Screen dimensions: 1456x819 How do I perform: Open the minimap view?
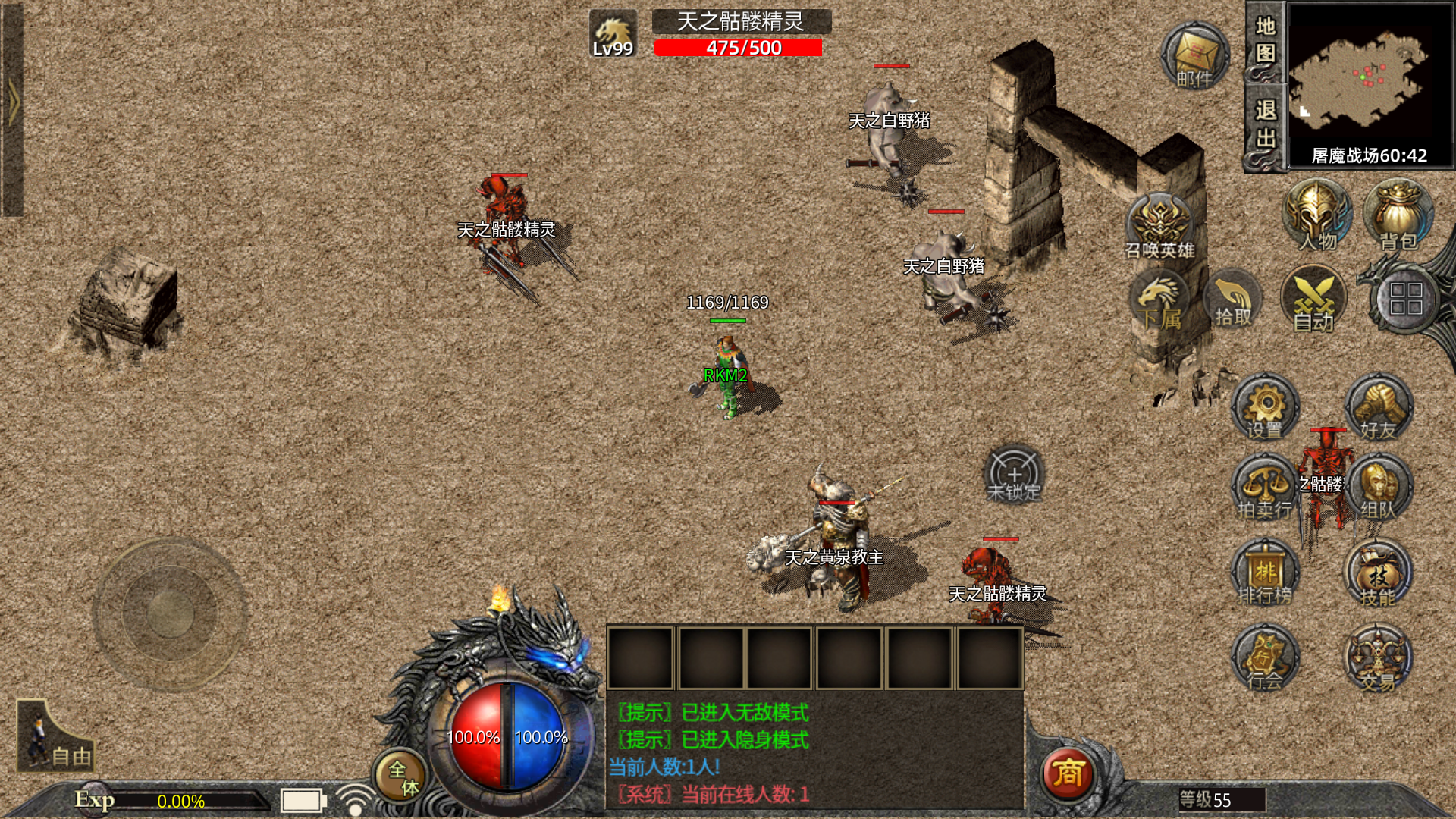[1370, 76]
